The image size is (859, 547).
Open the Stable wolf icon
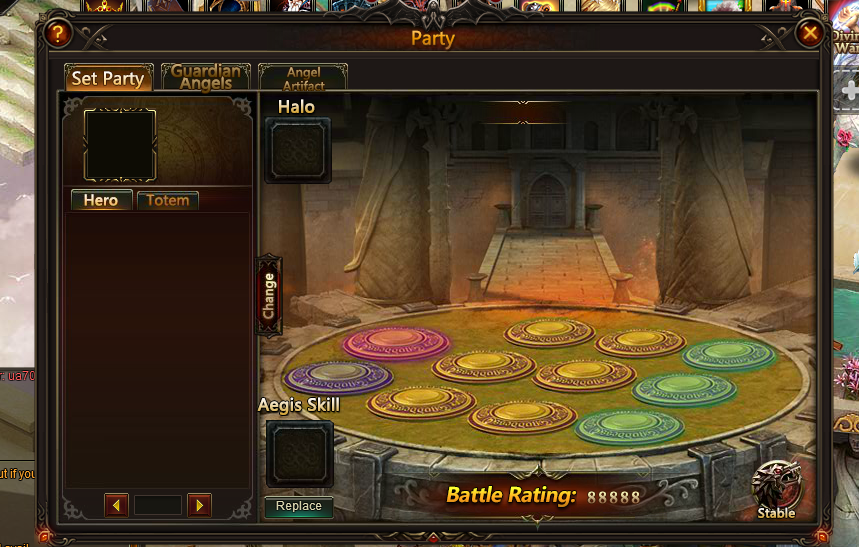[776, 487]
